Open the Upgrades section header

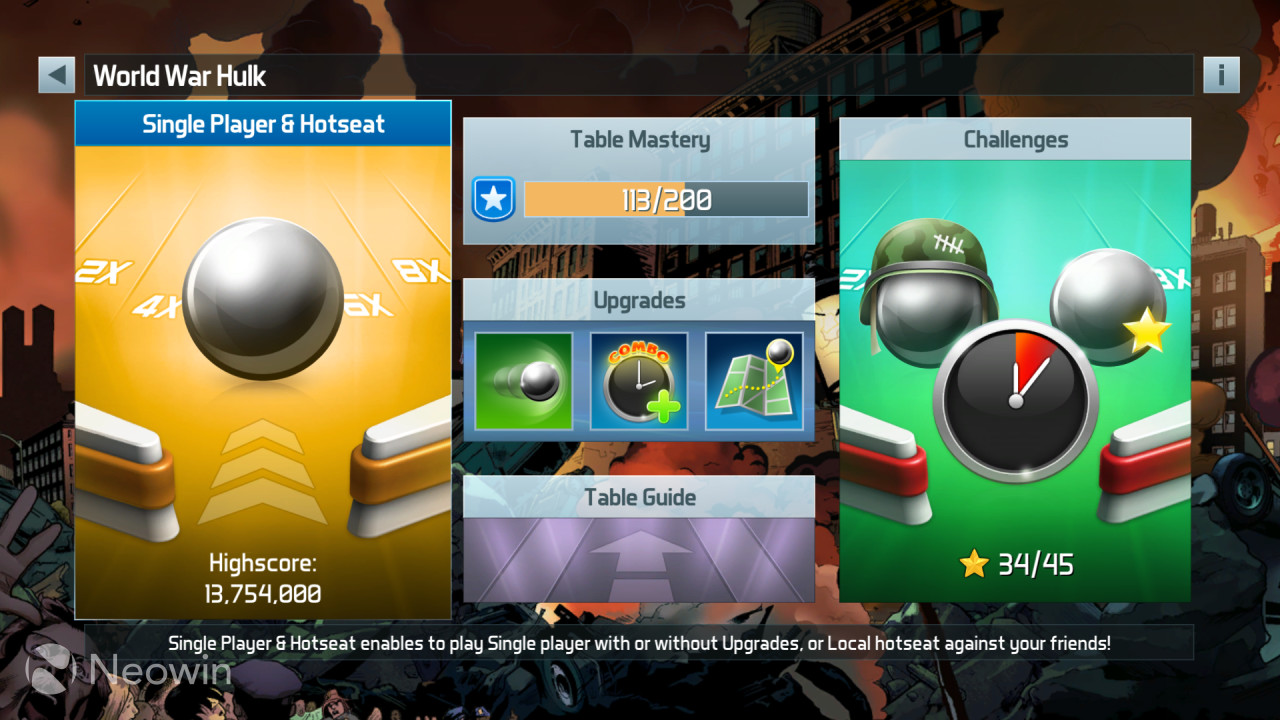638,300
